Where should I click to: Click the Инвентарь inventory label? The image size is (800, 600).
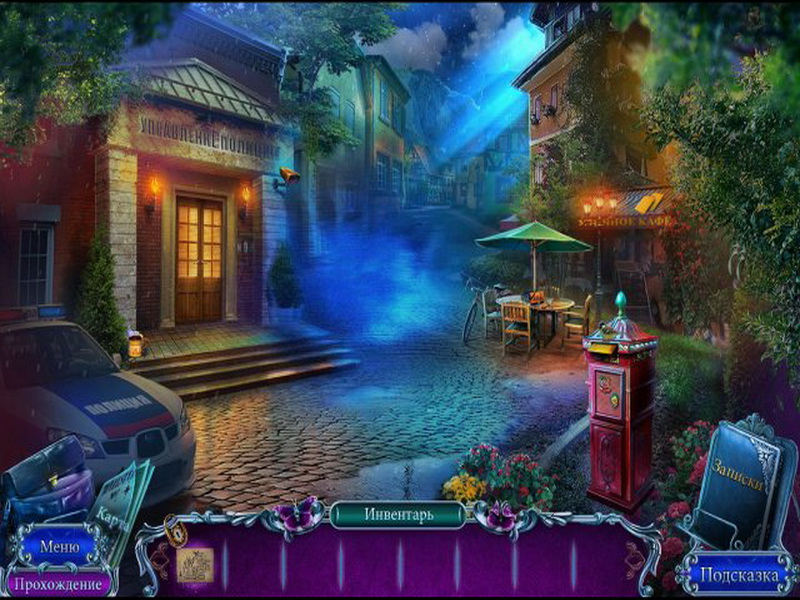[x=398, y=515]
